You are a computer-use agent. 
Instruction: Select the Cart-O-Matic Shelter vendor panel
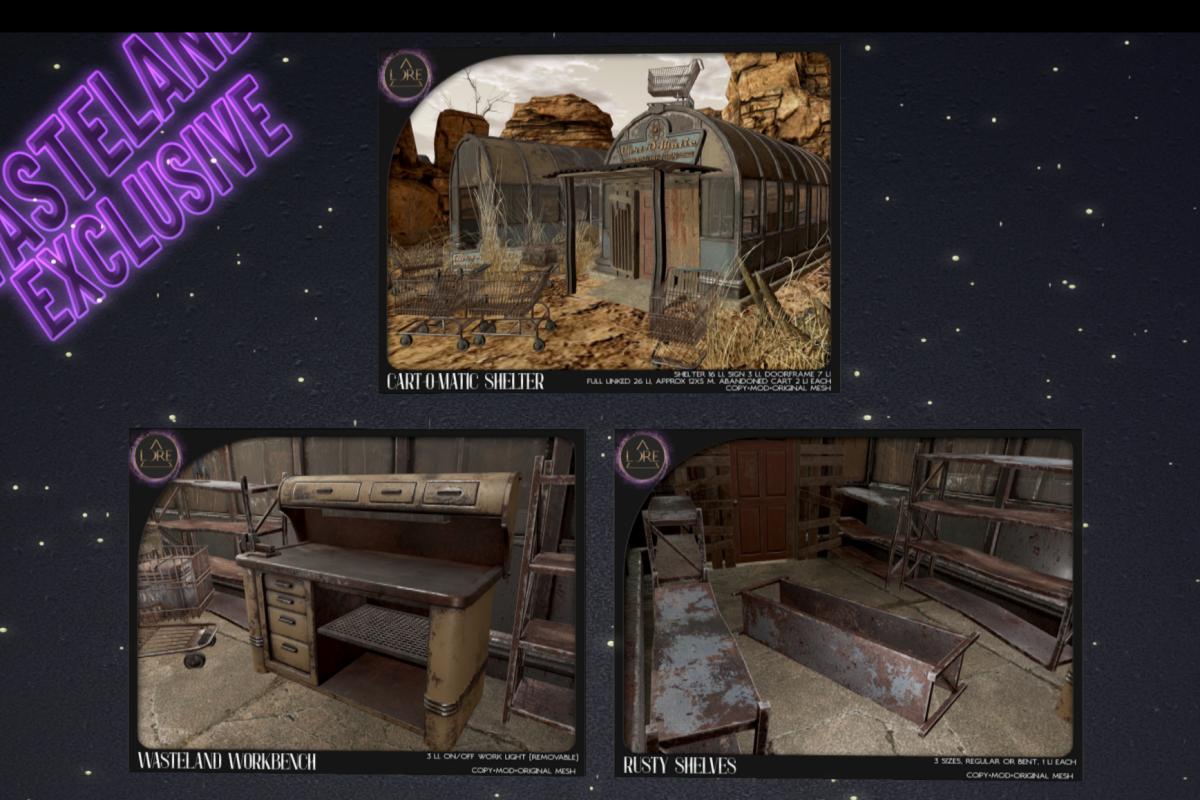pos(609,219)
